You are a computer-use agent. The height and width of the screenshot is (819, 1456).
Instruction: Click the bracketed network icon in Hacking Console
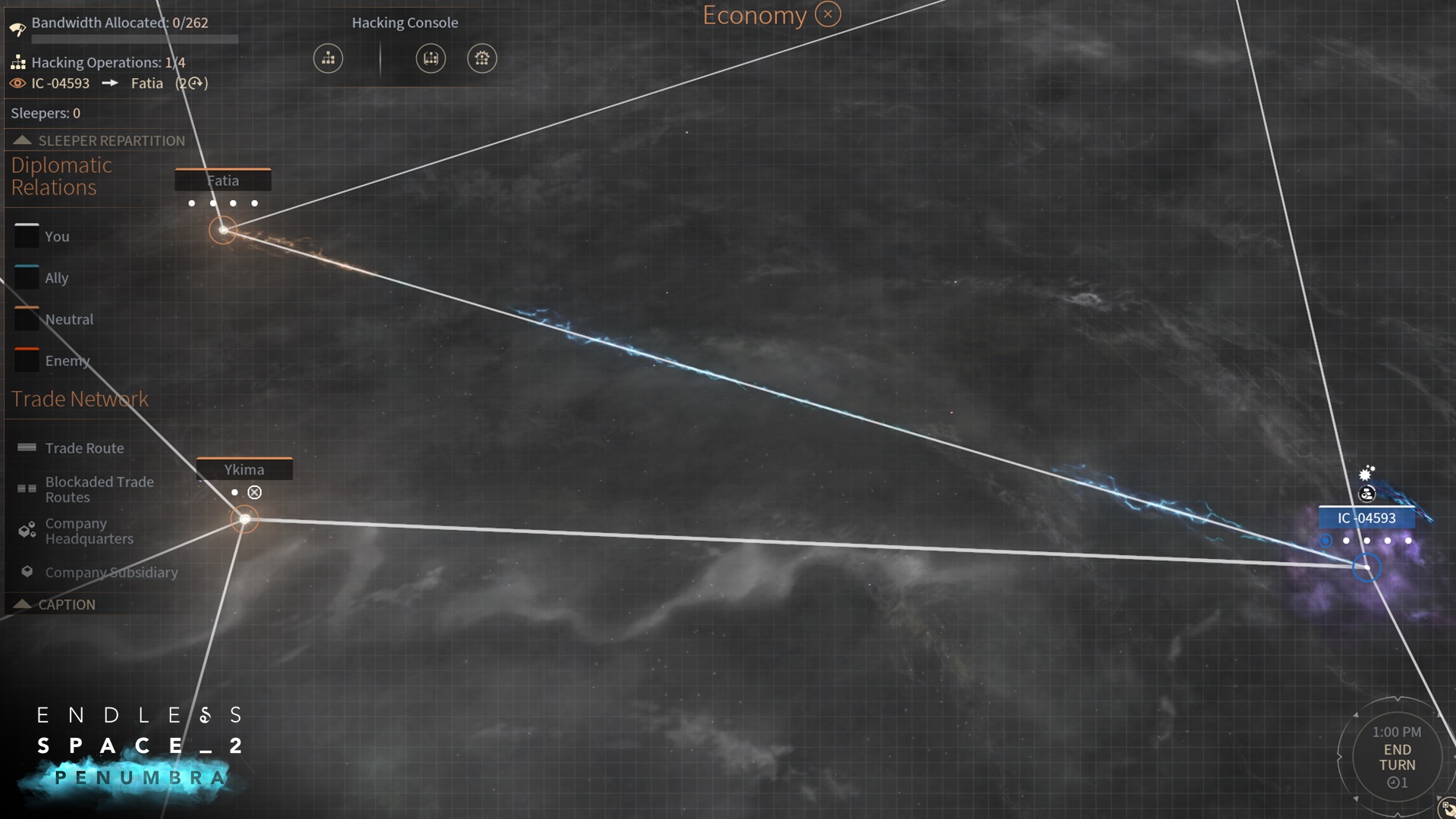[431, 58]
